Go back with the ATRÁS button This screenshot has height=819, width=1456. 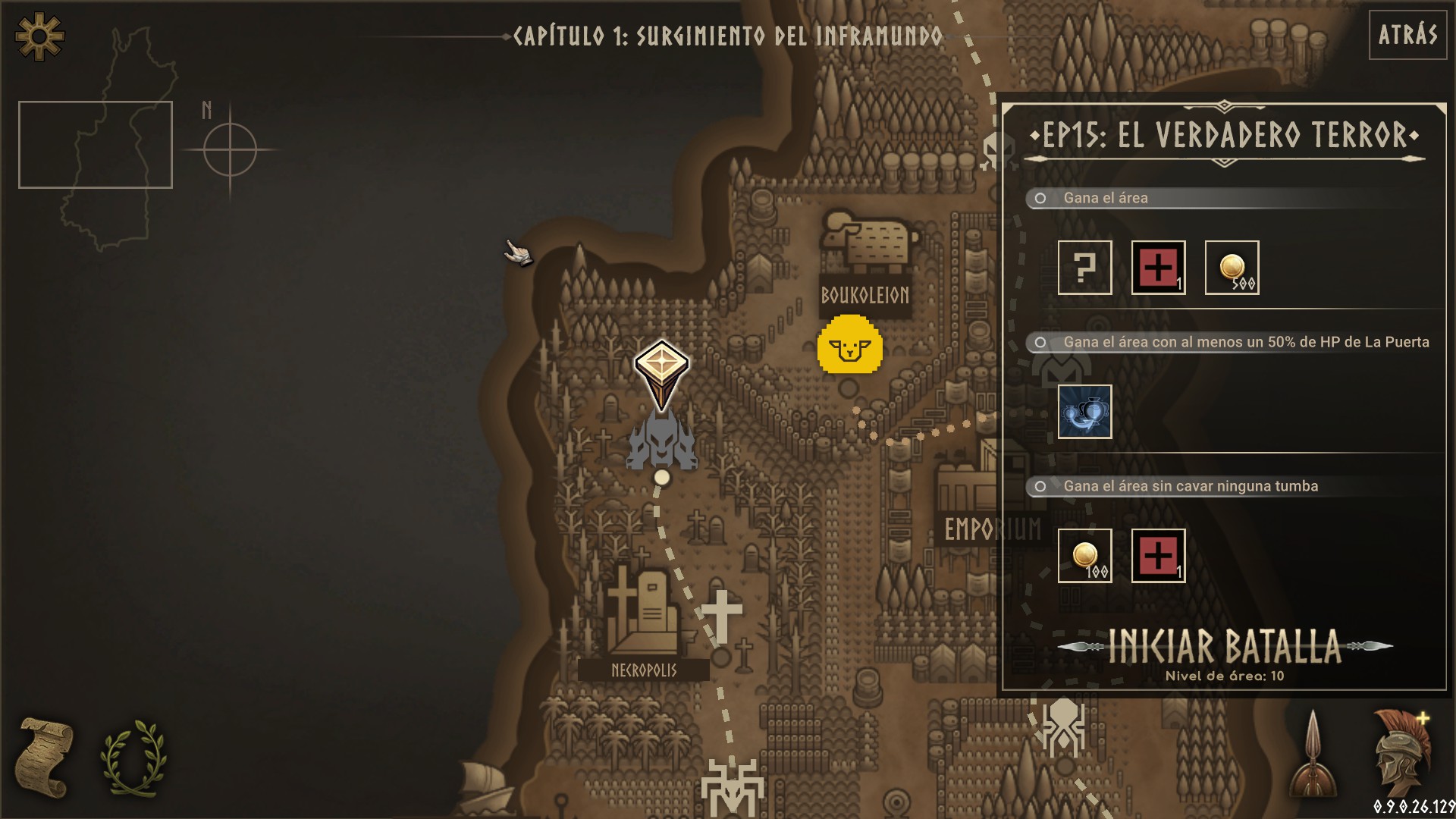[x=1407, y=35]
